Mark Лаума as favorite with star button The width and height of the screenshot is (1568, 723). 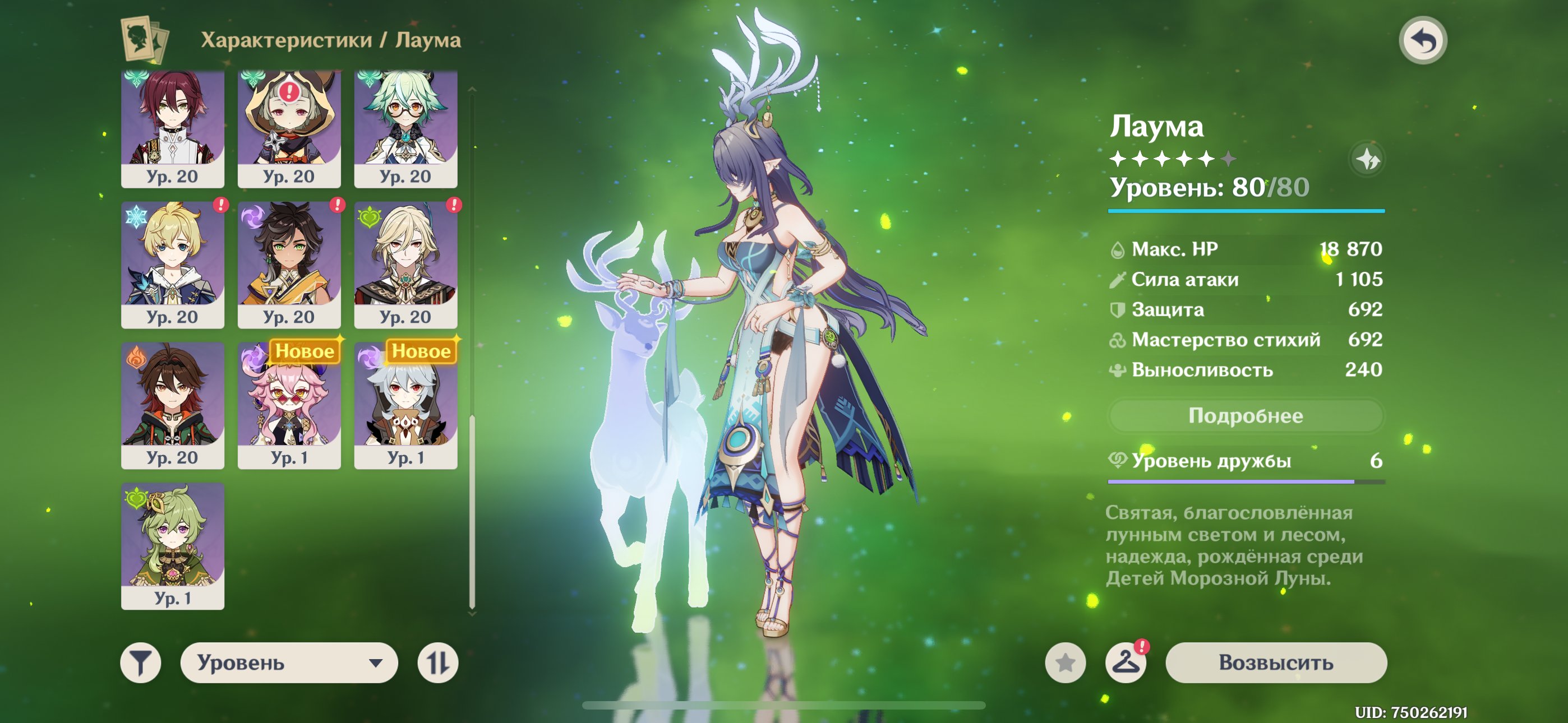coord(1065,662)
